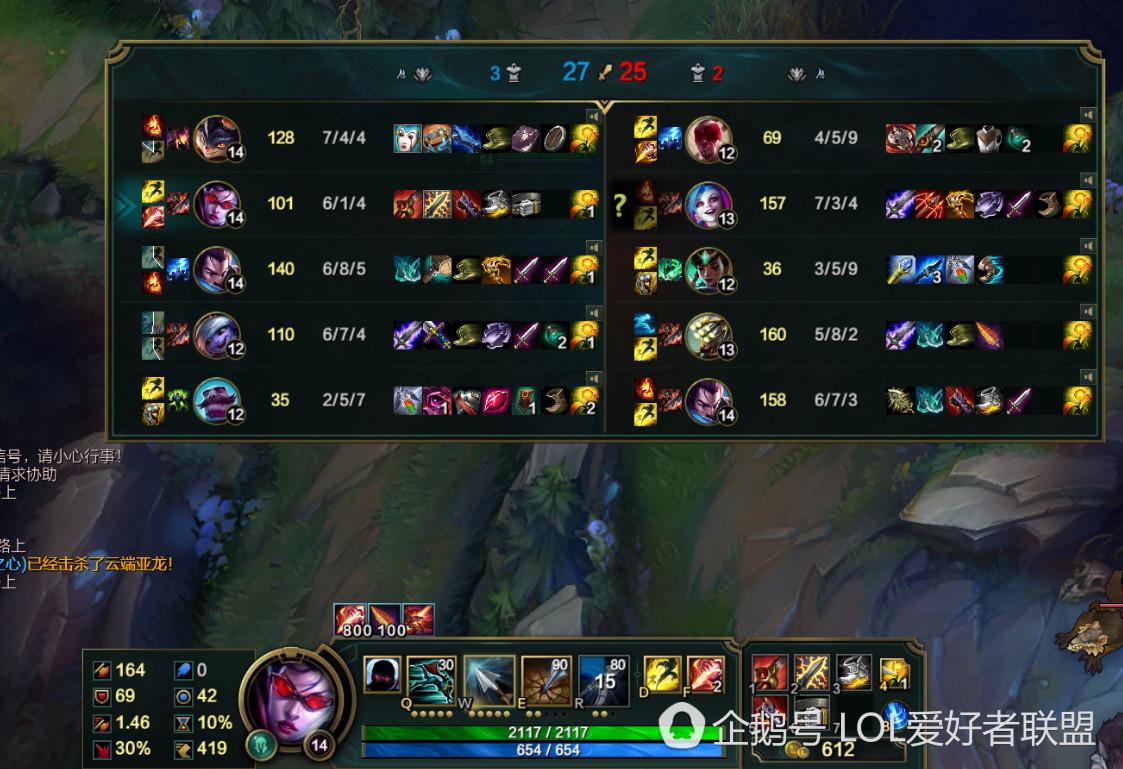
Task: Mute the enemy with 160 creep score
Action: click(1089, 312)
